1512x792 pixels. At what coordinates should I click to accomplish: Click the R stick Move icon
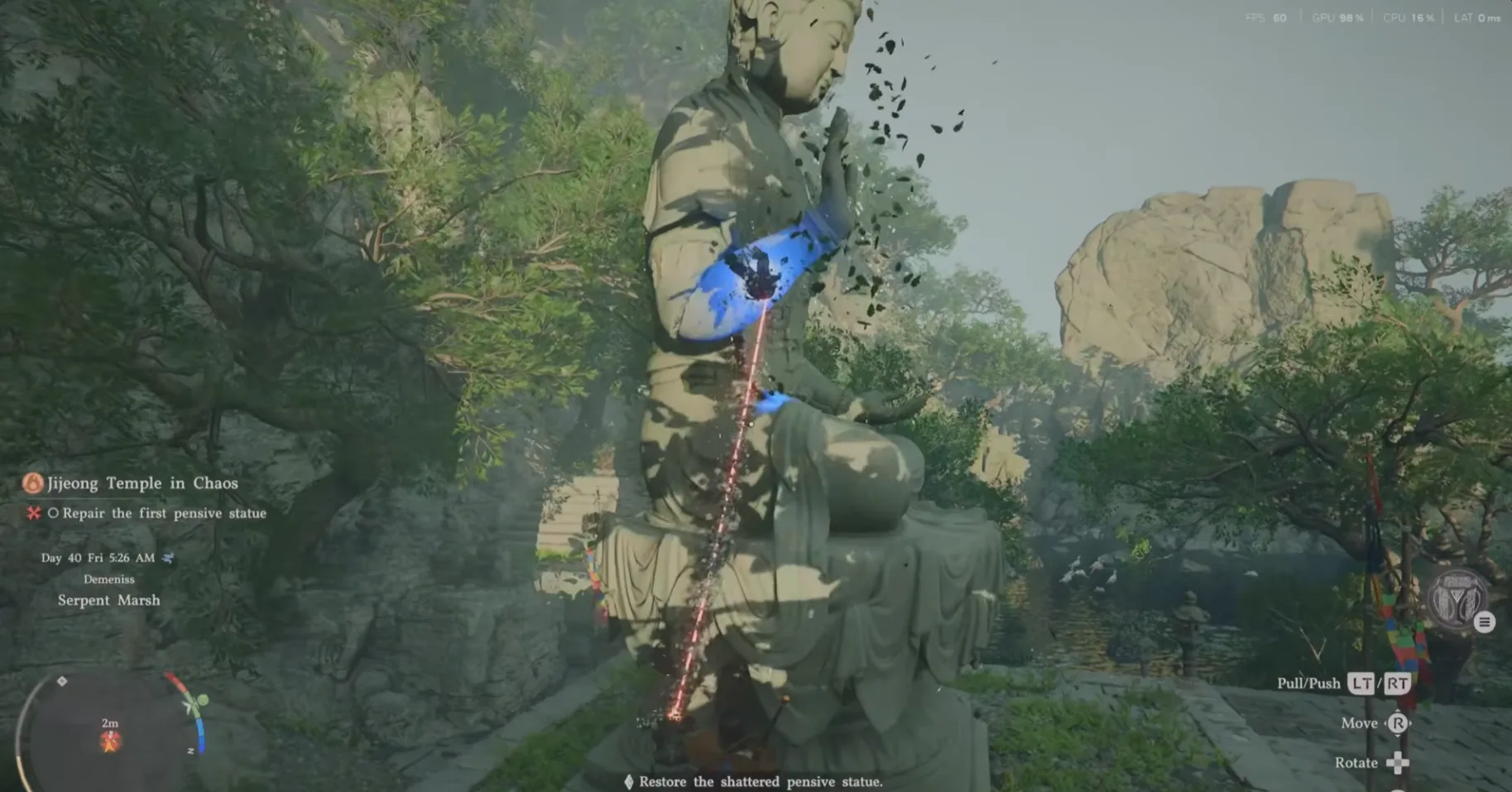1399,722
